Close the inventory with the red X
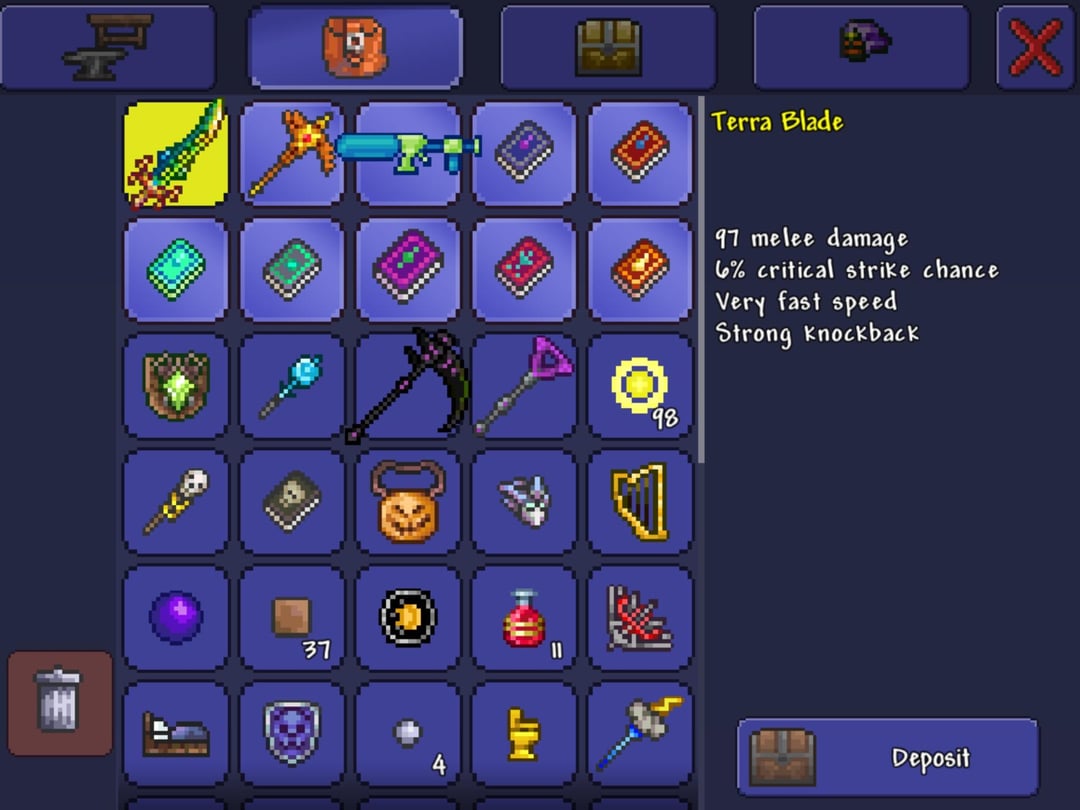1080x810 pixels. pos(1035,47)
